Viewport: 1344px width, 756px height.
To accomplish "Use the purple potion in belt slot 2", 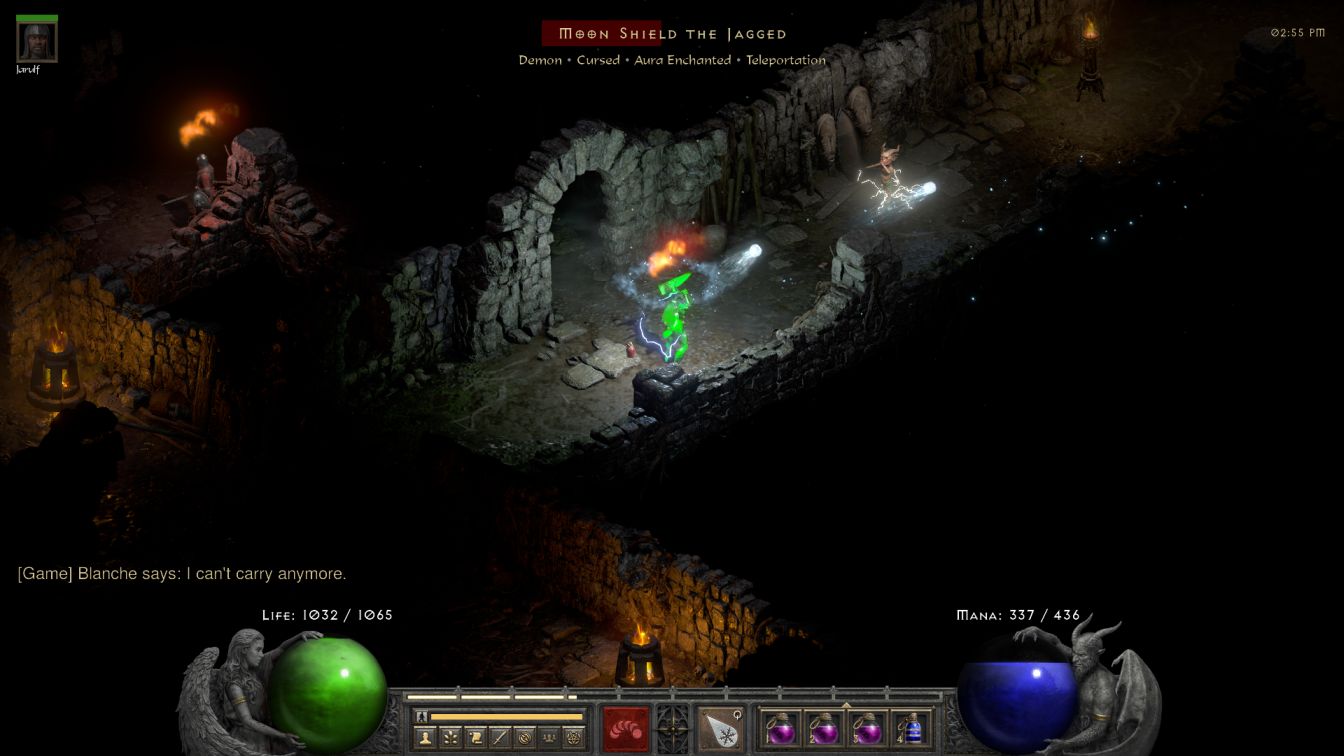I will tap(825, 728).
